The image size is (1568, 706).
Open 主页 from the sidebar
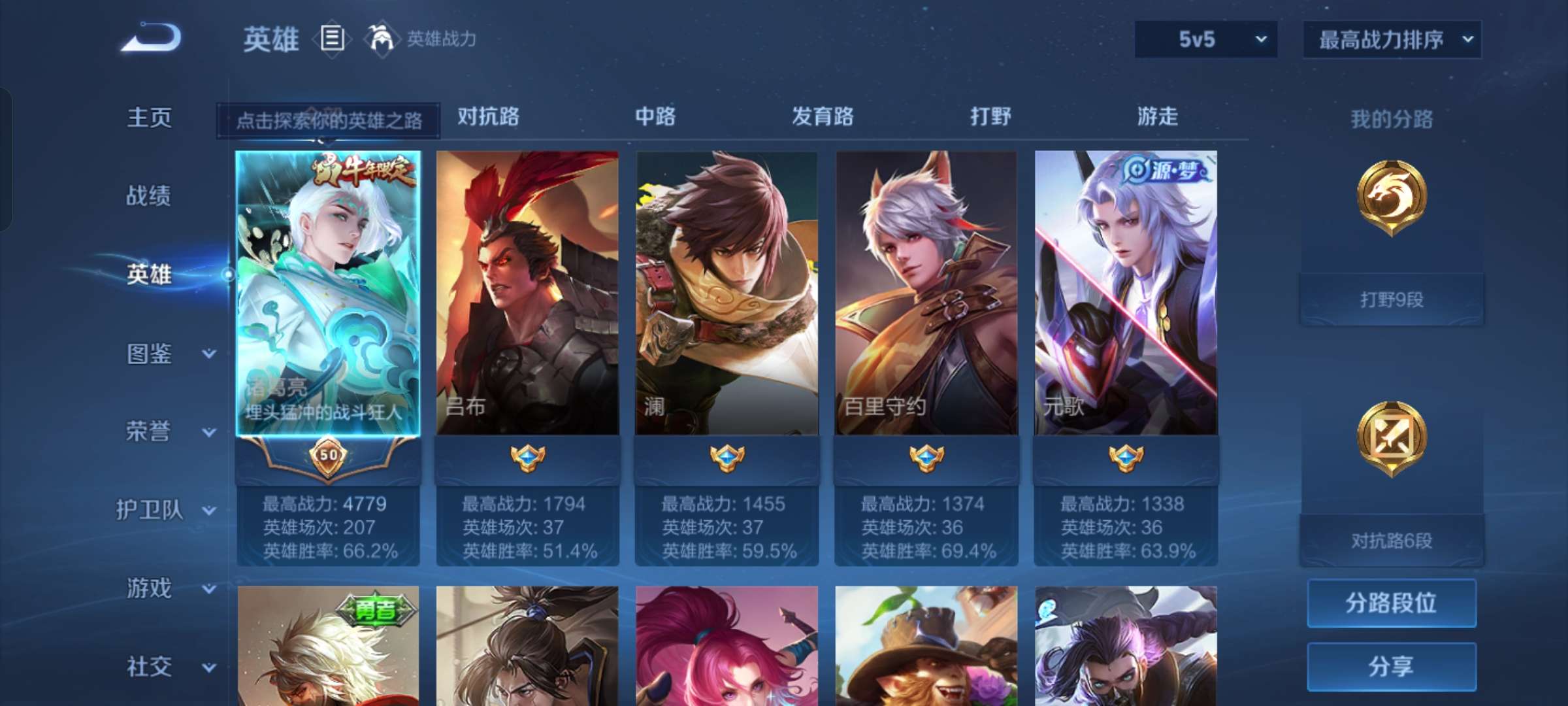150,118
